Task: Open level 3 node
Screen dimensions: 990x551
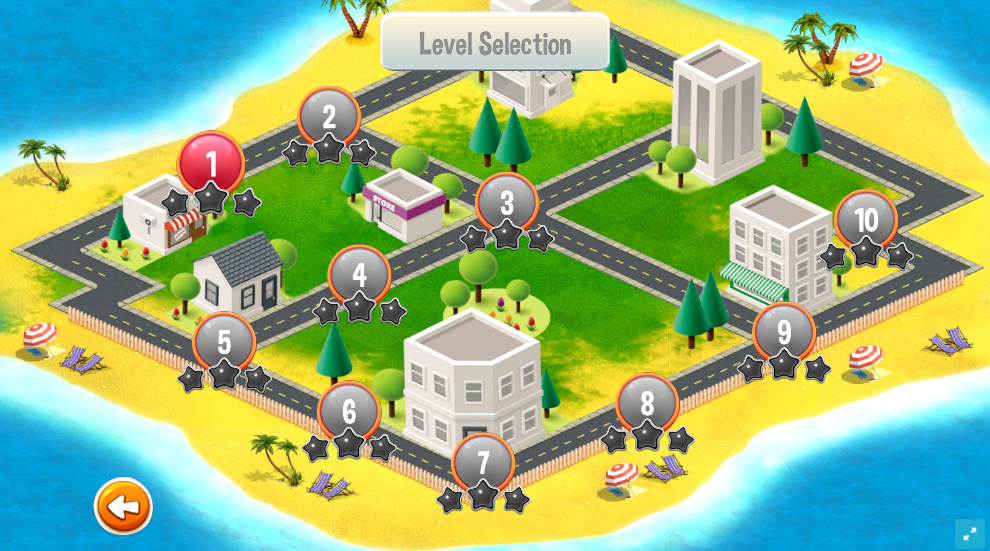Action: point(507,202)
